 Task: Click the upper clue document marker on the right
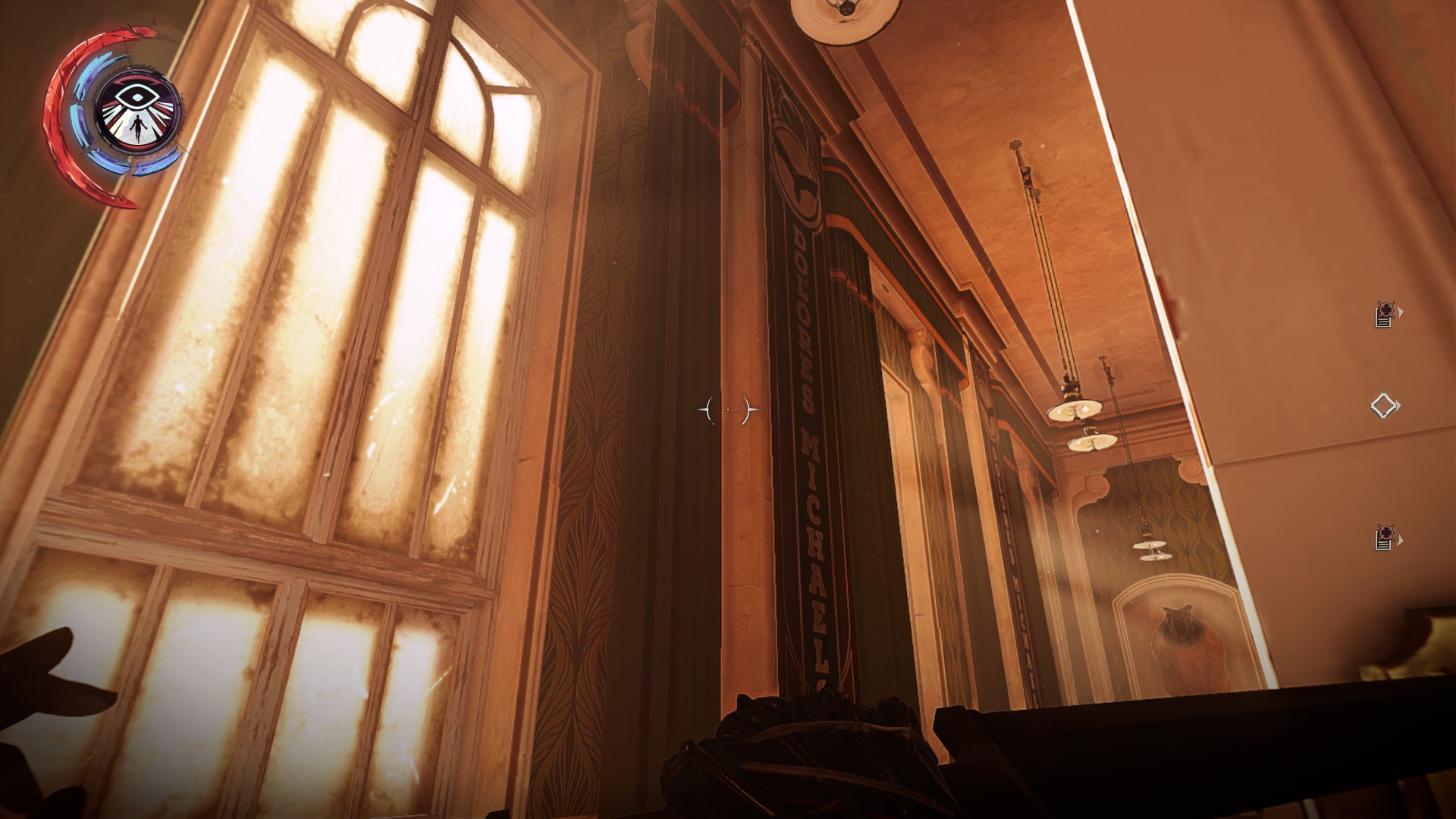(x=1383, y=313)
